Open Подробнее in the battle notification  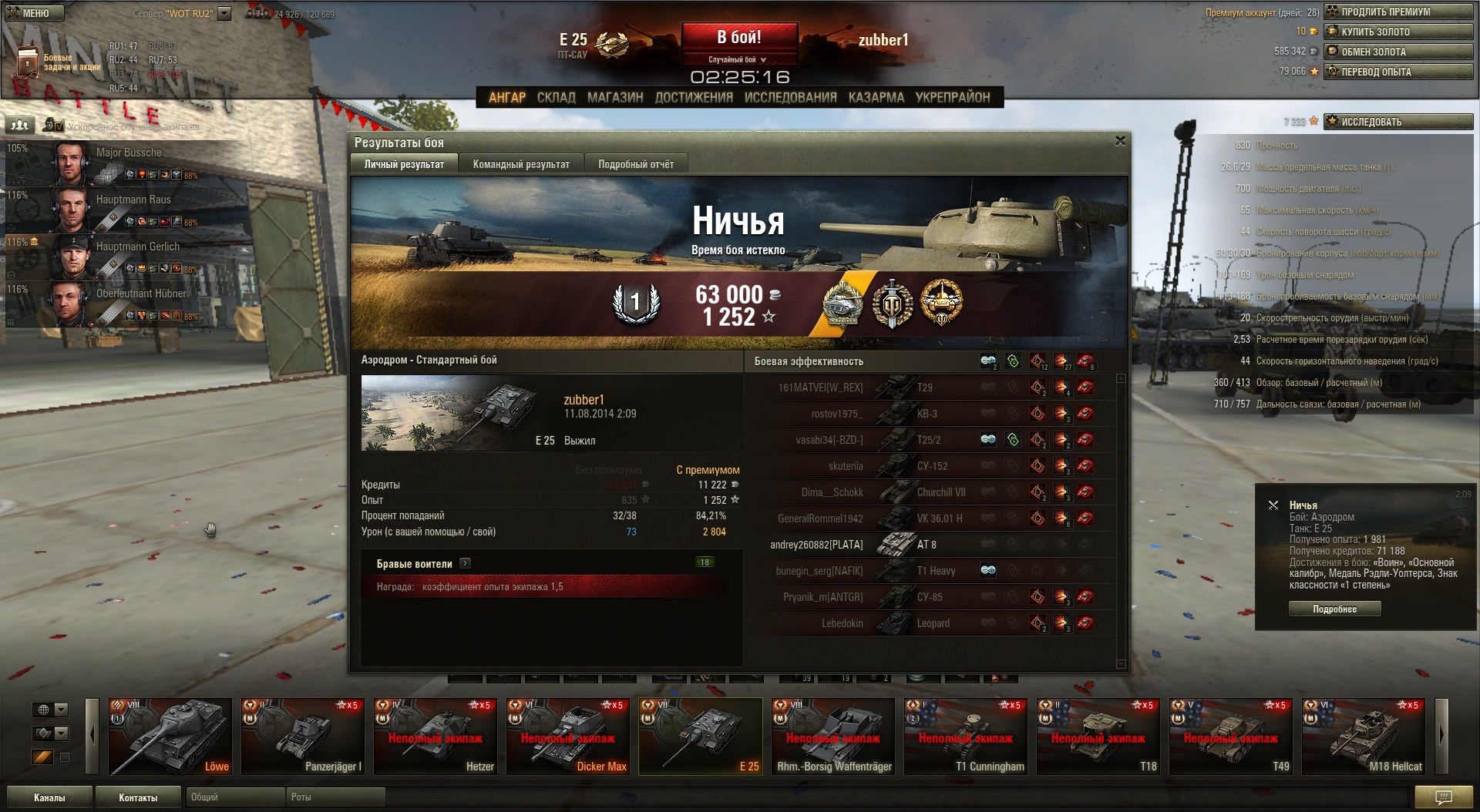click(x=1334, y=609)
